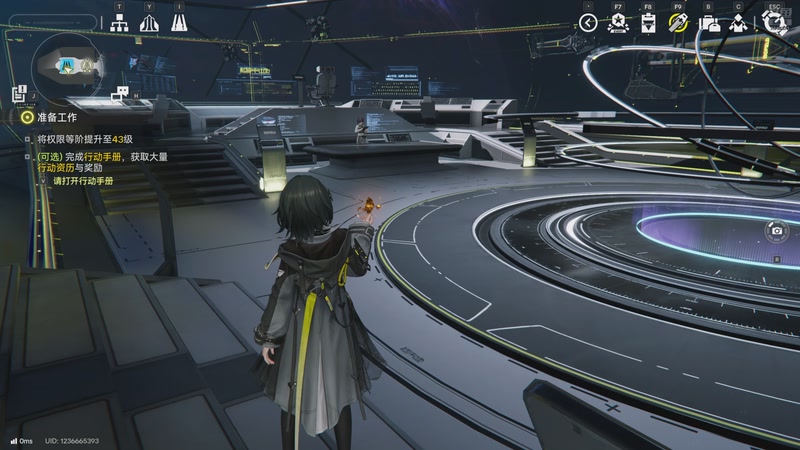The height and width of the screenshot is (450, 800).
Task: Click the triple-arrow icon in the top bar
Action: pyautogui.click(x=149, y=23)
